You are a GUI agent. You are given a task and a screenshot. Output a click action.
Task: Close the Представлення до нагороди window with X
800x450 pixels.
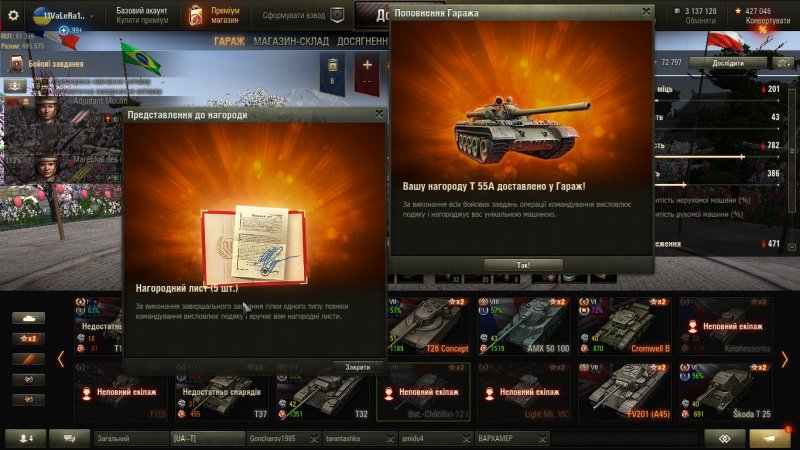[379, 115]
